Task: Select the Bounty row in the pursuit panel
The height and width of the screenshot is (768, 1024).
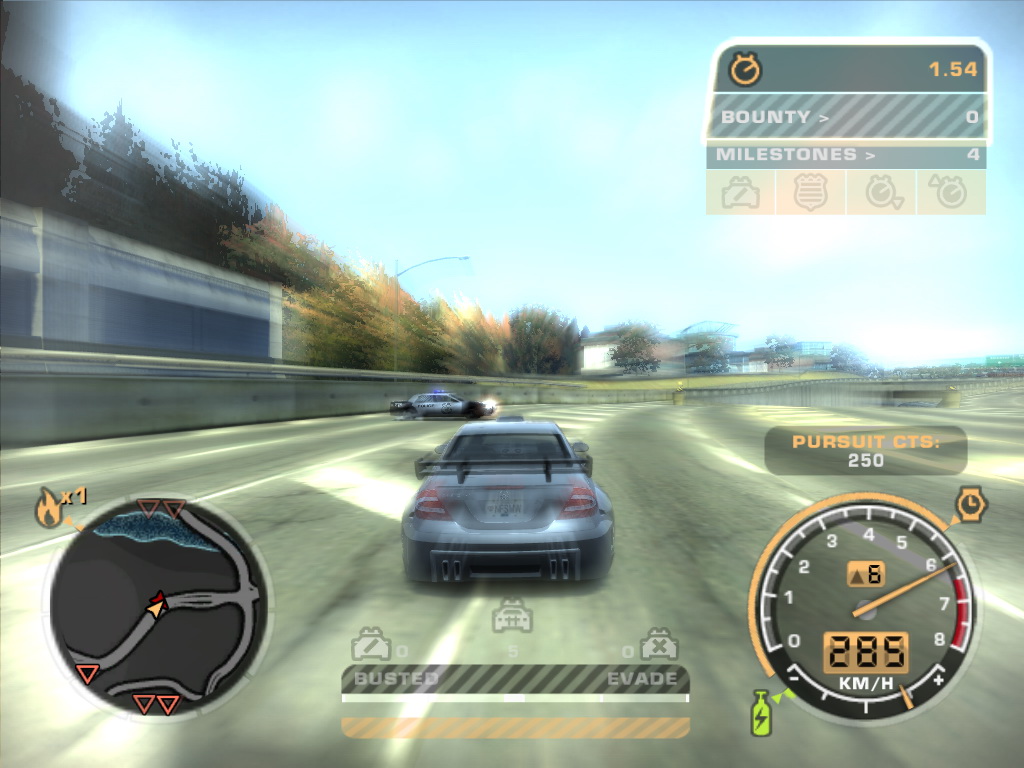Action: [848, 117]
